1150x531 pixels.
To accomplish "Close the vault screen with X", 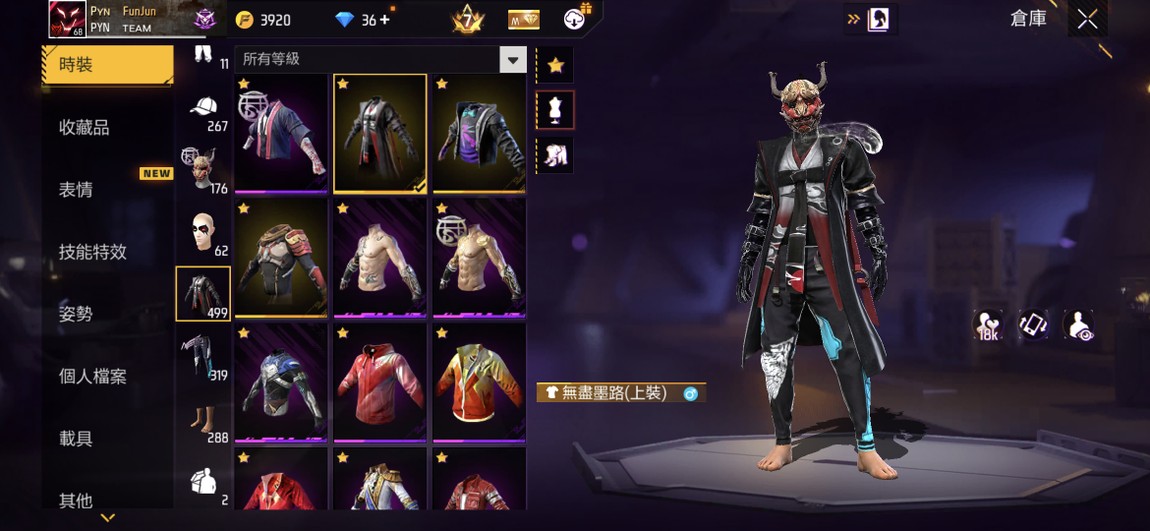I will [1087, 19].
